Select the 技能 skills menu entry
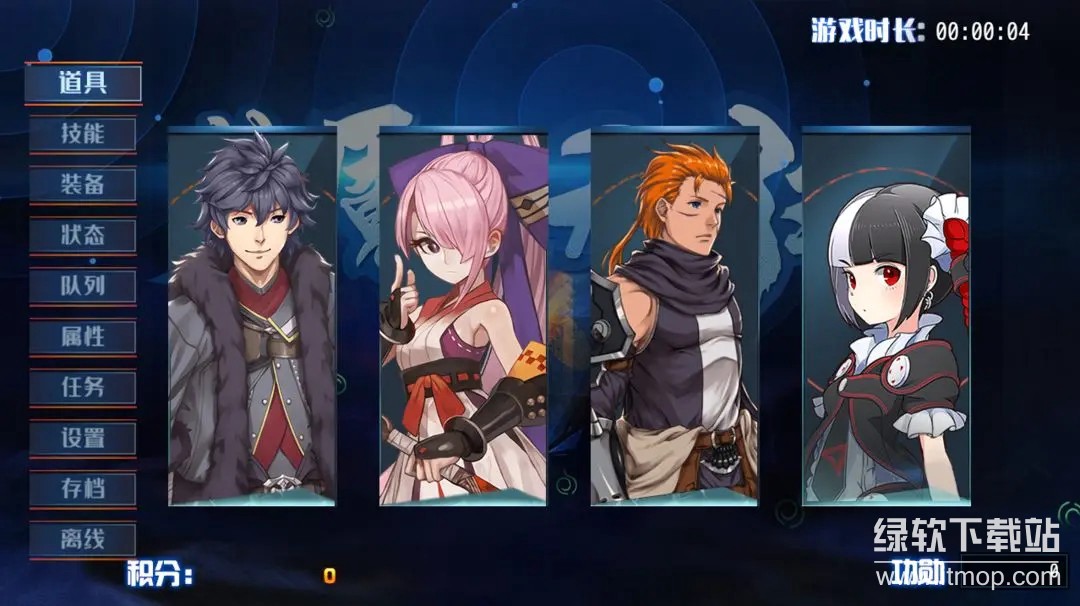Viewport: 1080px width, 606px height. click(83, 134)
